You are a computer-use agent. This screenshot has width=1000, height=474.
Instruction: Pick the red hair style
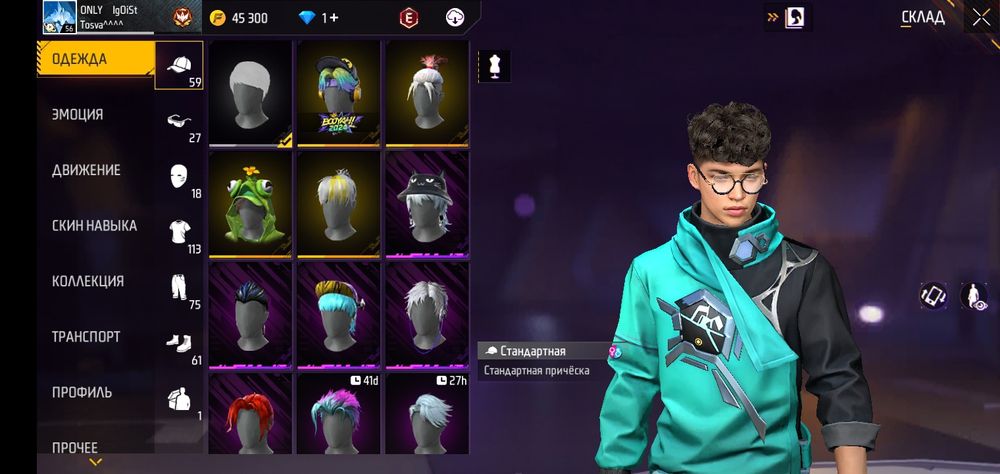coord(250,420)
